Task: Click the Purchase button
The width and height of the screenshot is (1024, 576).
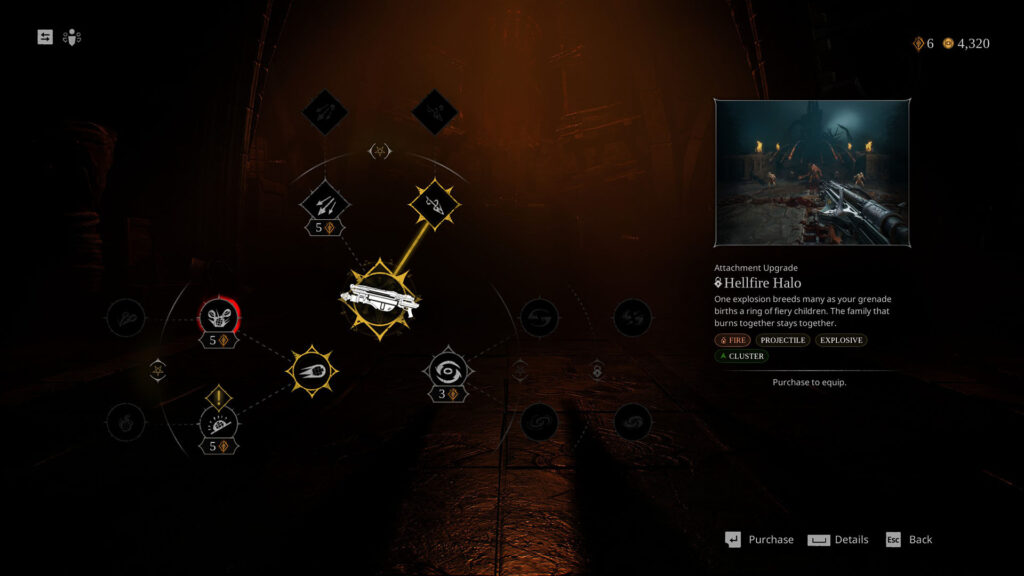Action: click(760, 540)
